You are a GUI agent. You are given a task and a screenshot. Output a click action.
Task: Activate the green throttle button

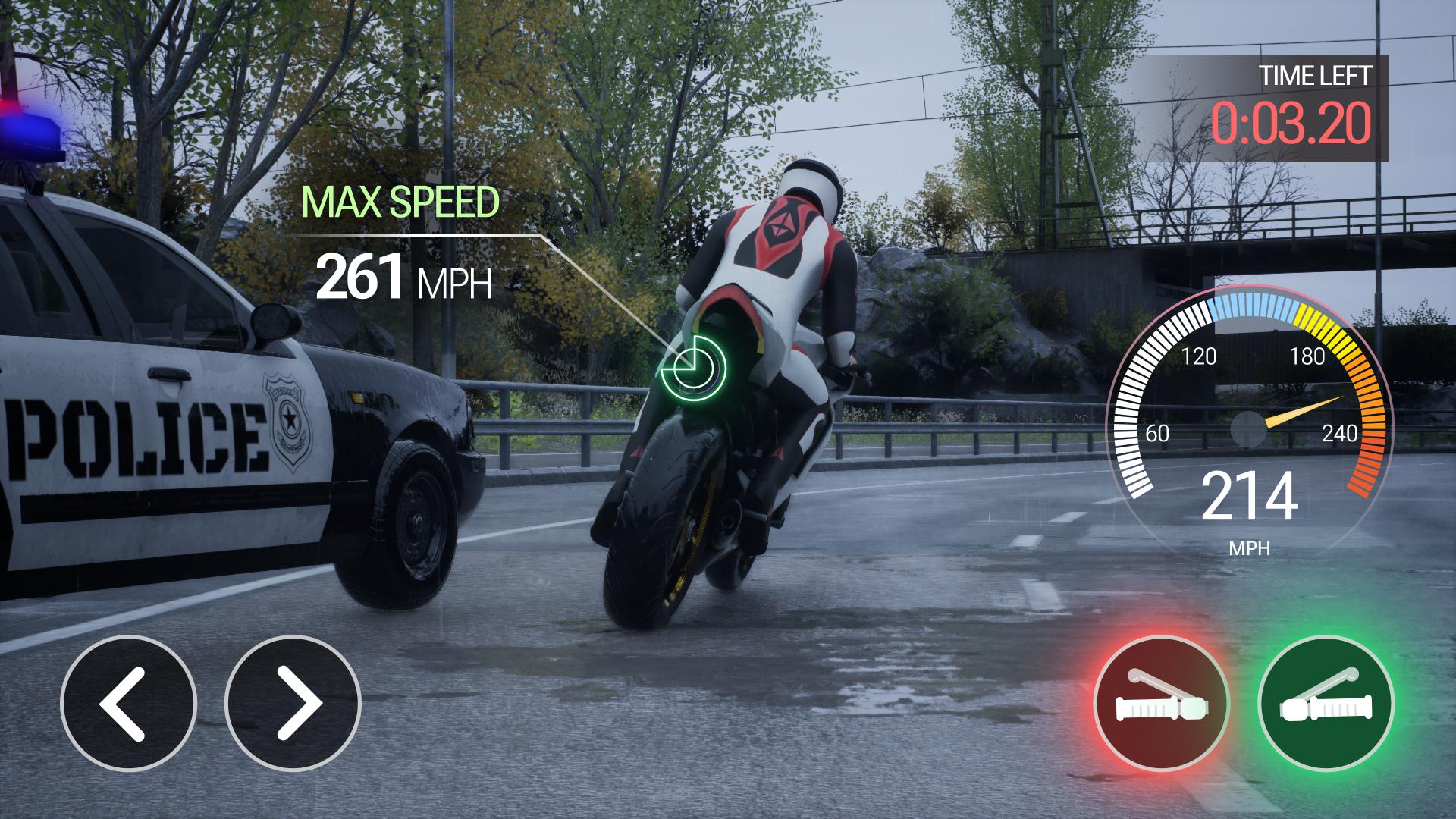1325,703
